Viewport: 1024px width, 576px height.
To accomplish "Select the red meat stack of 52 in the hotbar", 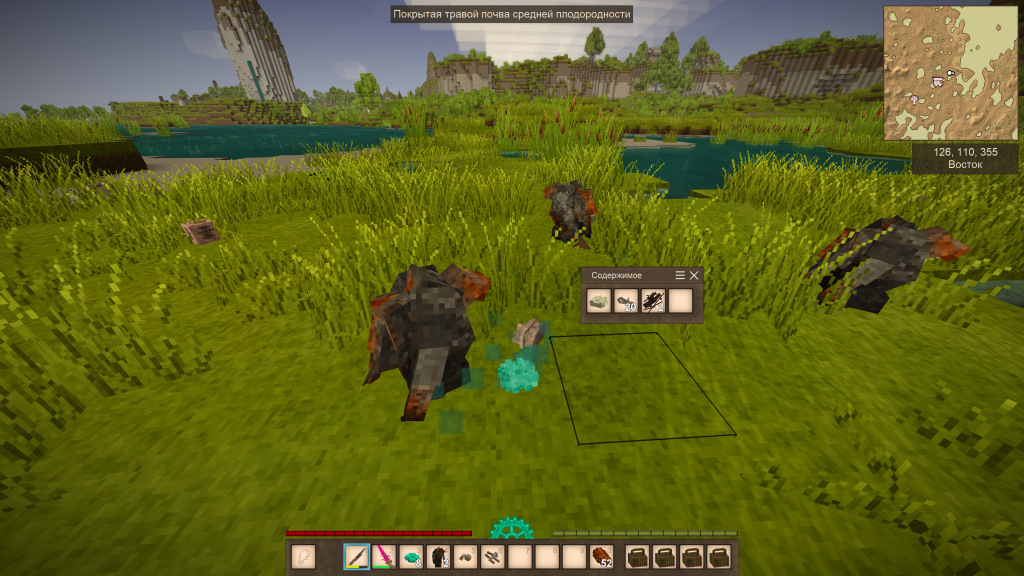I will click(x=601, y=557).
